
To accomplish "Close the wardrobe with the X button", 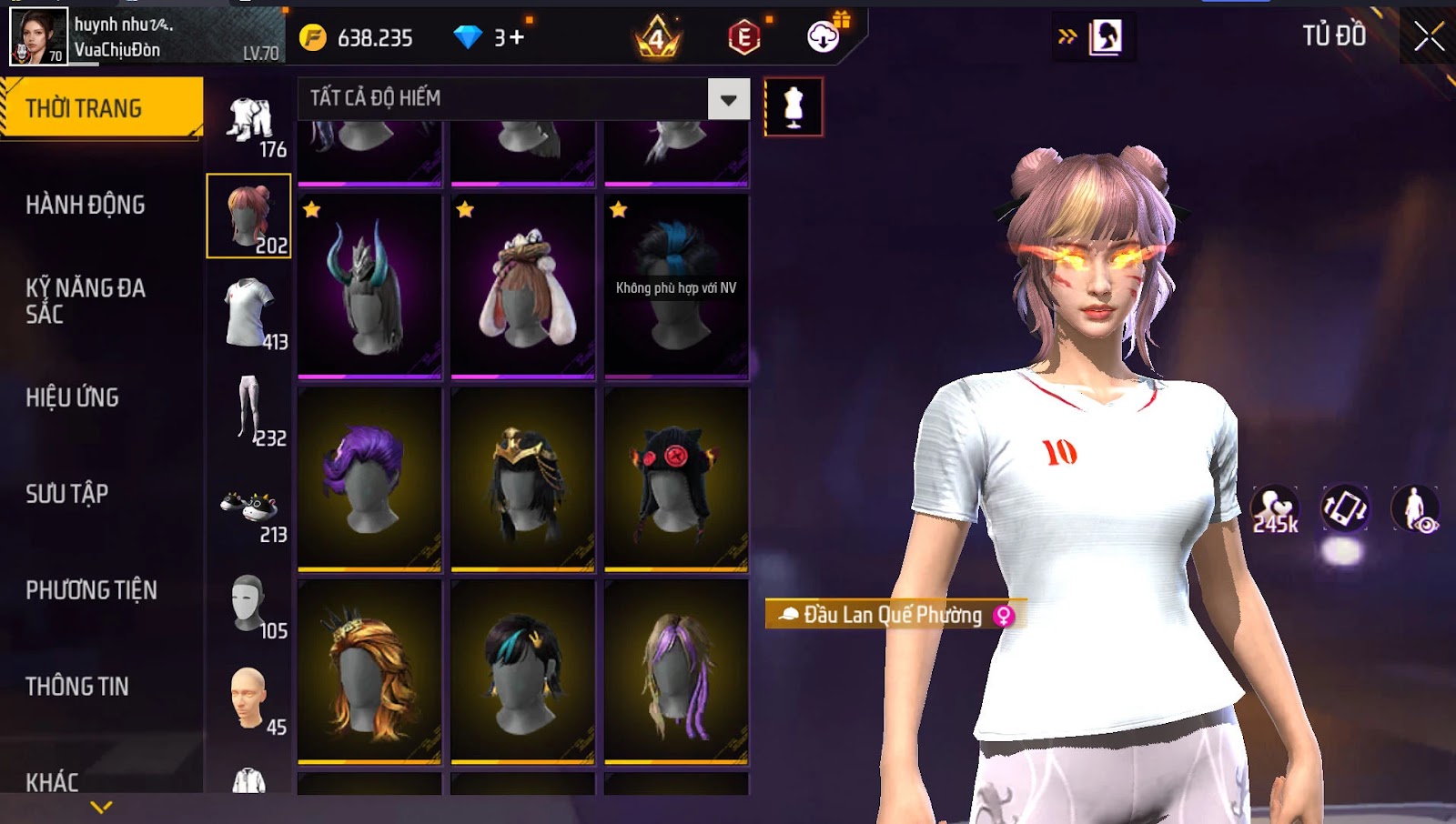I will (x=1429, y=36).
